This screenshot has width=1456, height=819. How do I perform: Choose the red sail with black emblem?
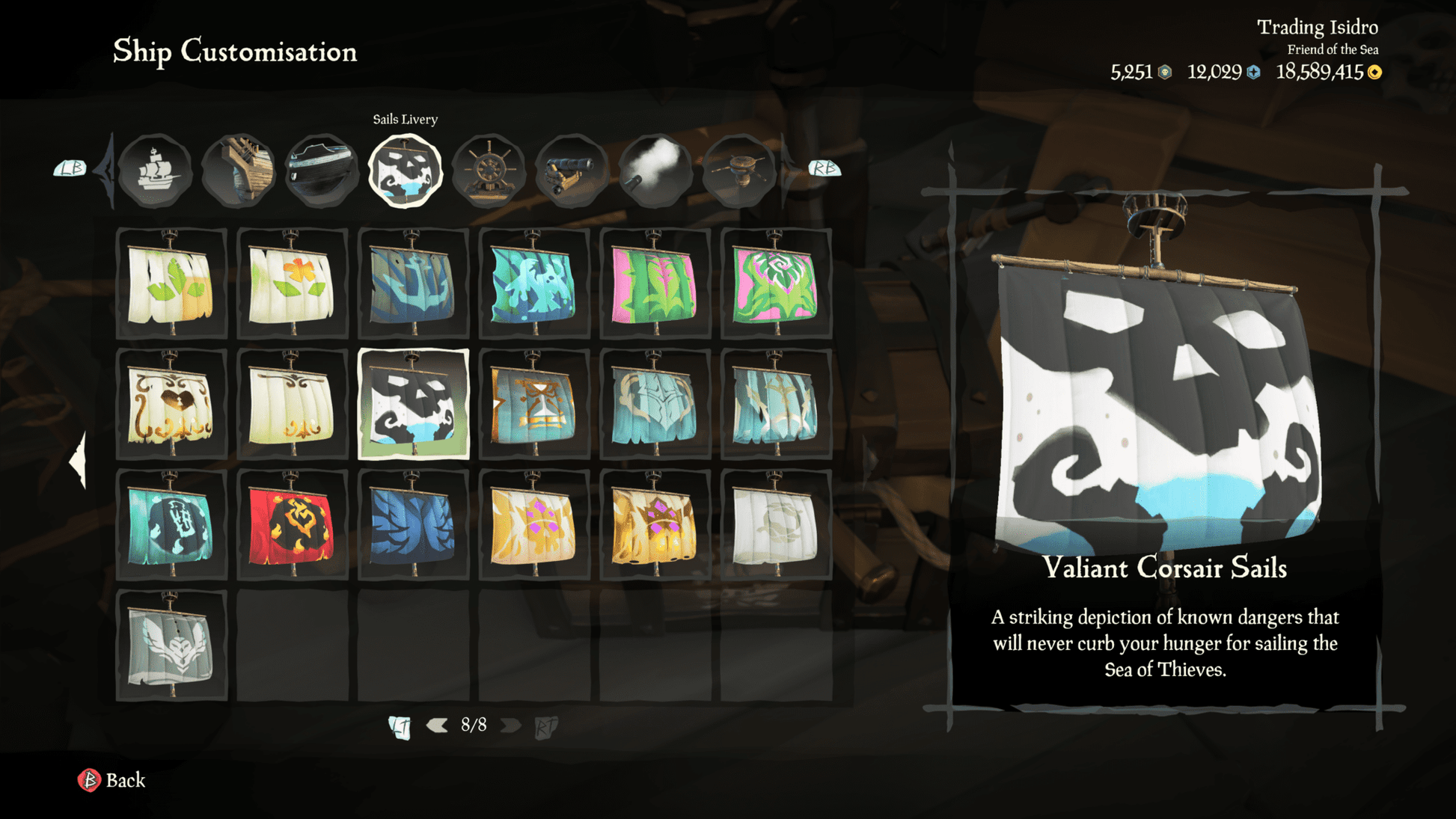coord(293,526)
